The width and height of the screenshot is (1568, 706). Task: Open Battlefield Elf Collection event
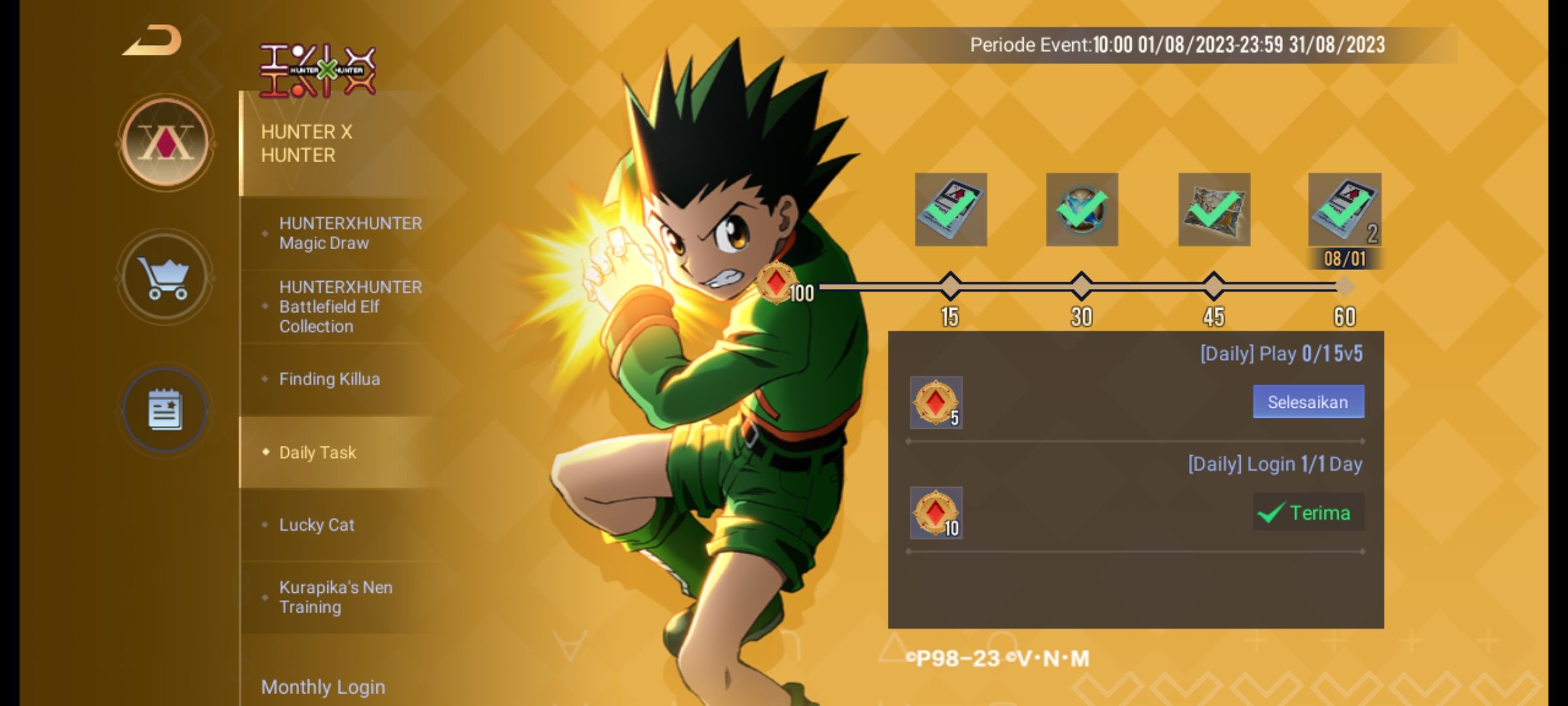(x=350, y=307)
